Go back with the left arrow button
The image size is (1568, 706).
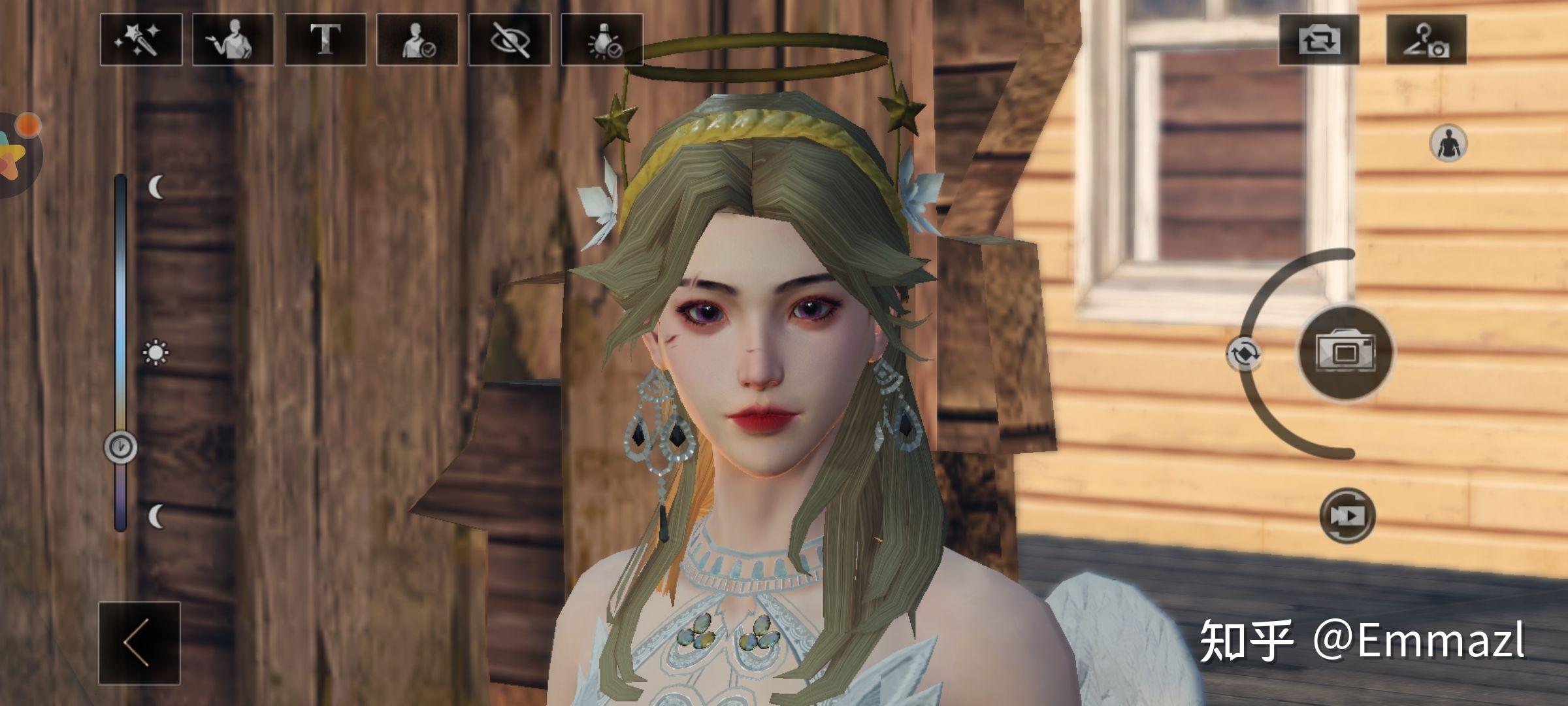click(x=139, y=643)
